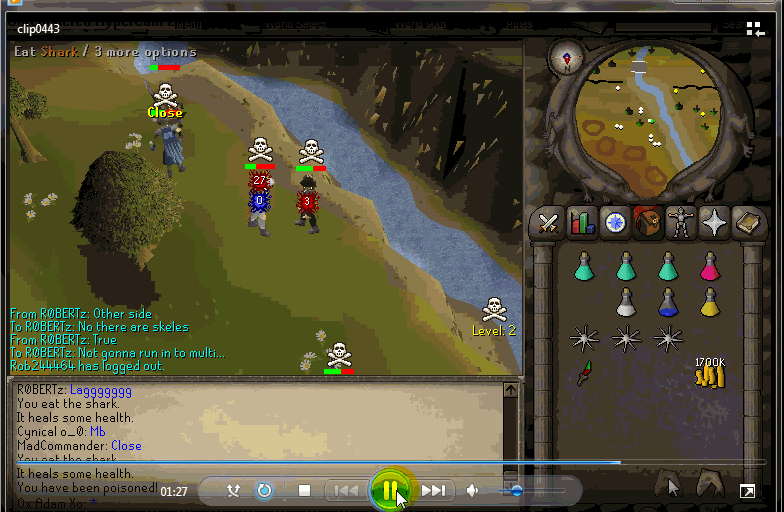784x512 pixels.
Task: Click the 1700K coin stack
Action: [x=709, y=372]
